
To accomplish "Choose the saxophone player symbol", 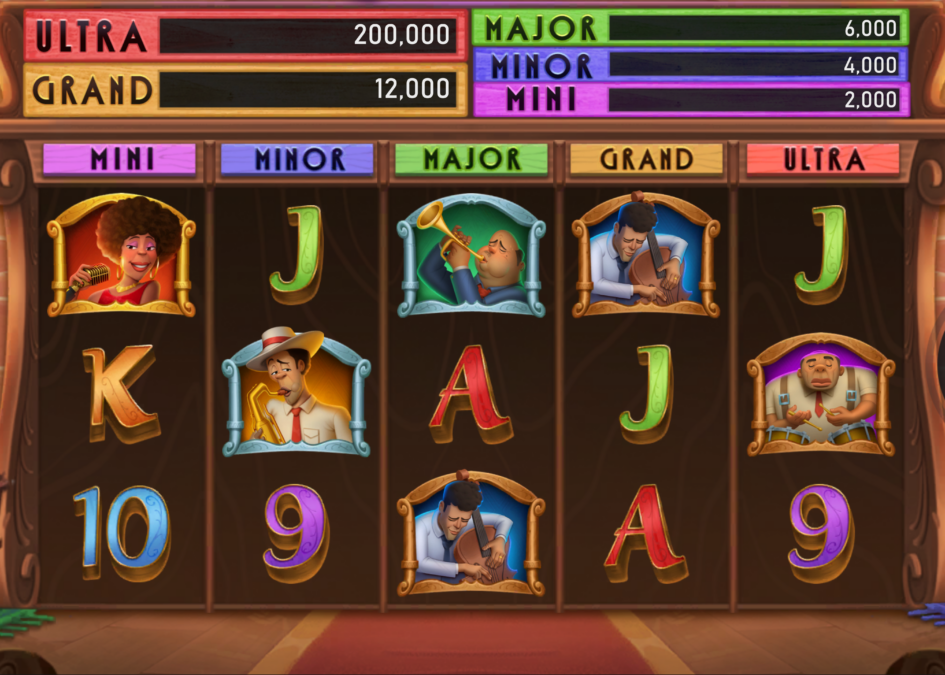I will (x=296, y=392).
